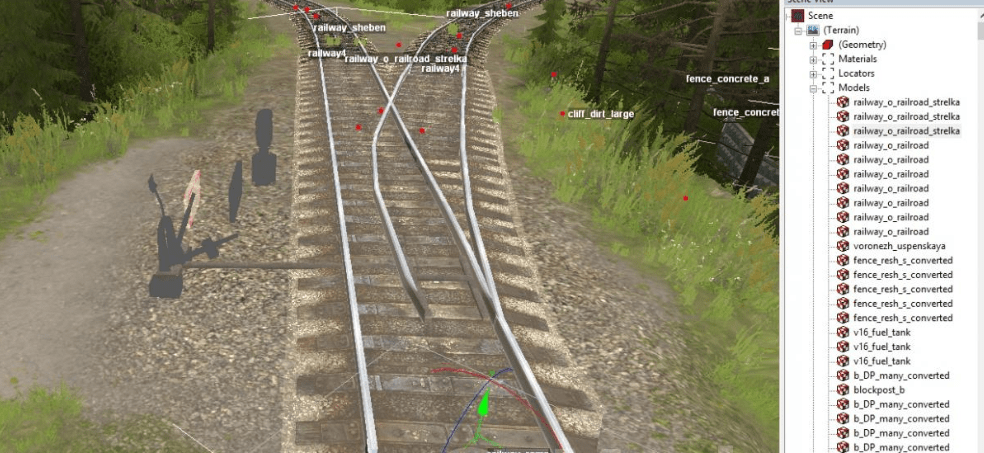
Task: Choose the voronezh_uspenskaya model
Action: coord(899,246)
